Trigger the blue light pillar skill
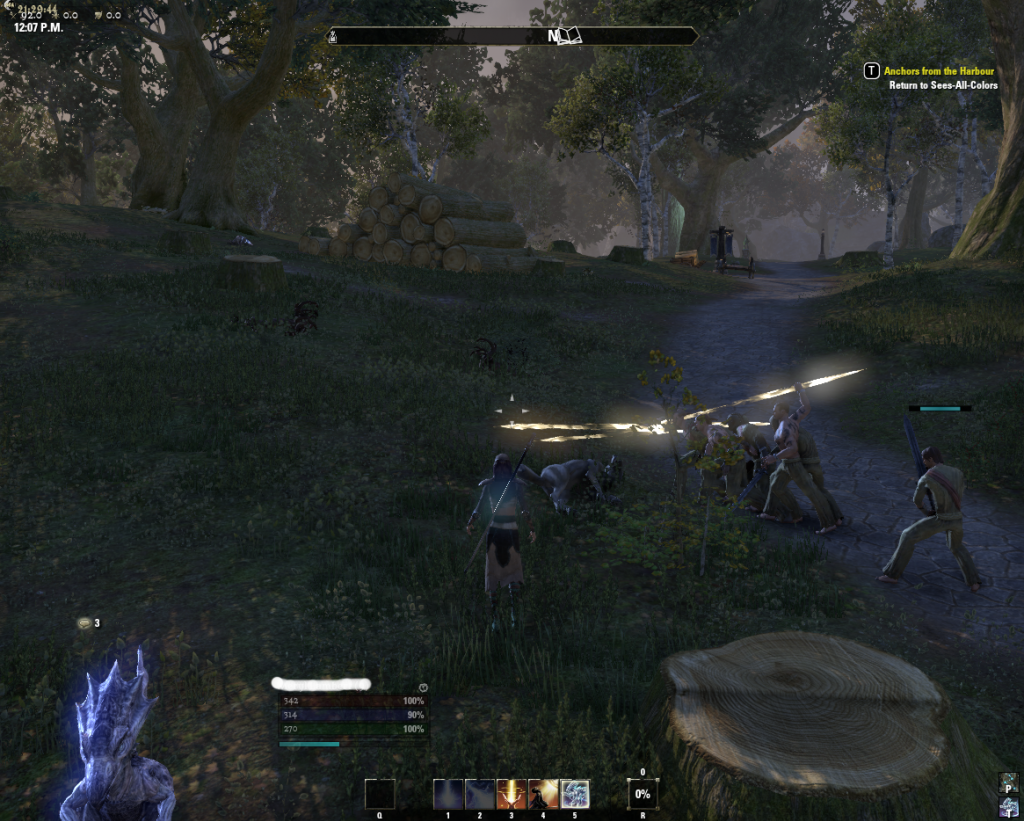1024x821 pixels. [x=448, y=794]
